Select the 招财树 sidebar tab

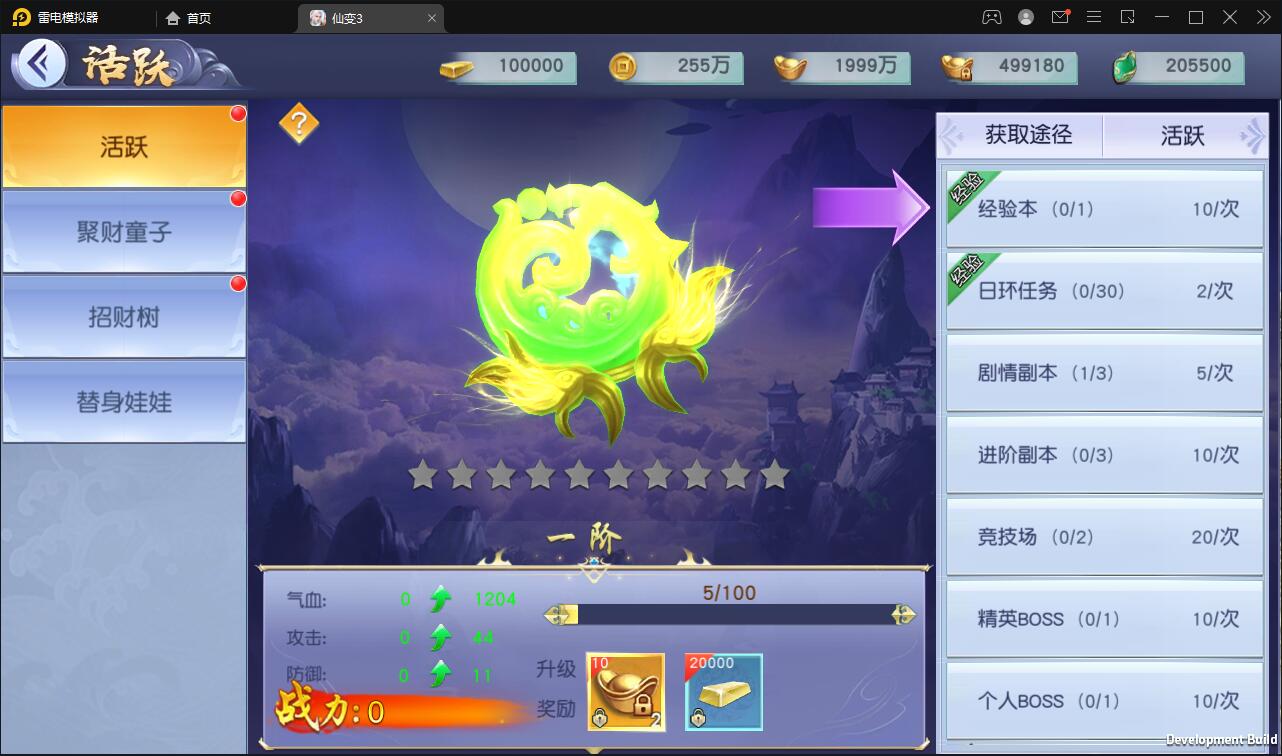click(124, 315)
